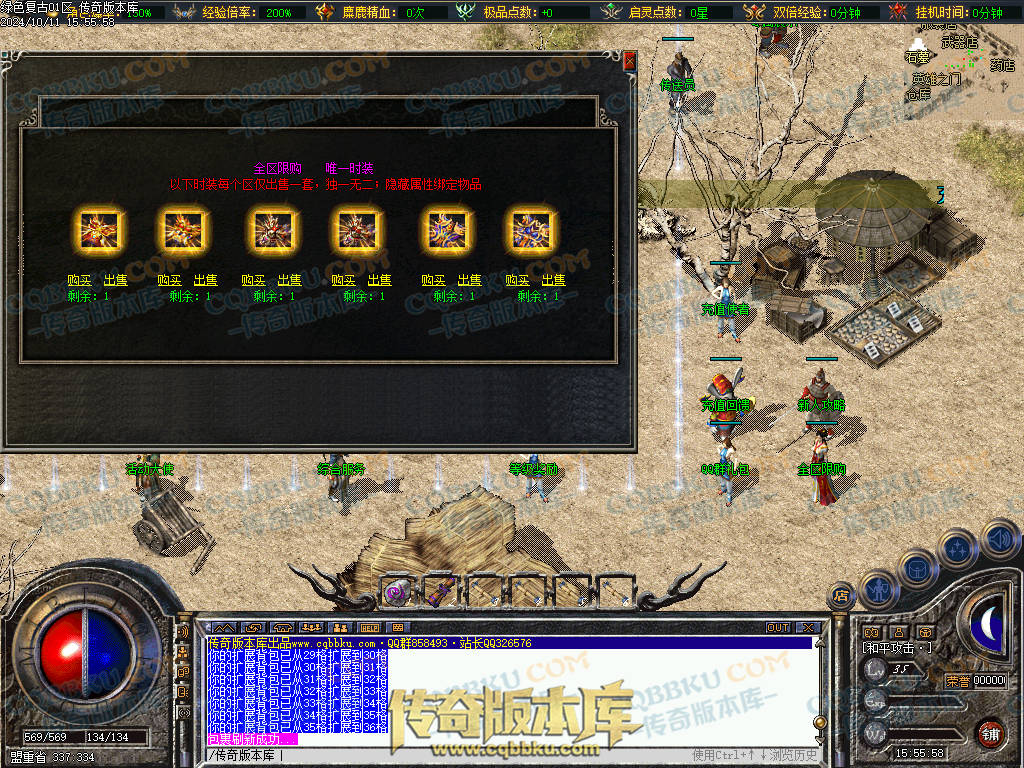Click the 荣誉 honor button

point(956,680)
